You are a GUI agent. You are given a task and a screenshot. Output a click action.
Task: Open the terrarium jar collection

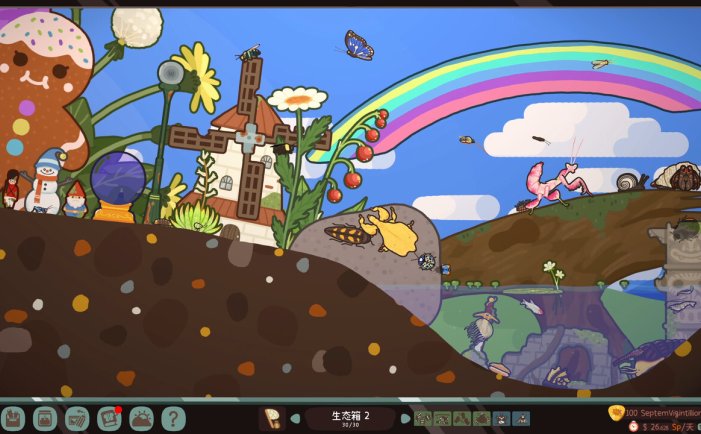45,418
